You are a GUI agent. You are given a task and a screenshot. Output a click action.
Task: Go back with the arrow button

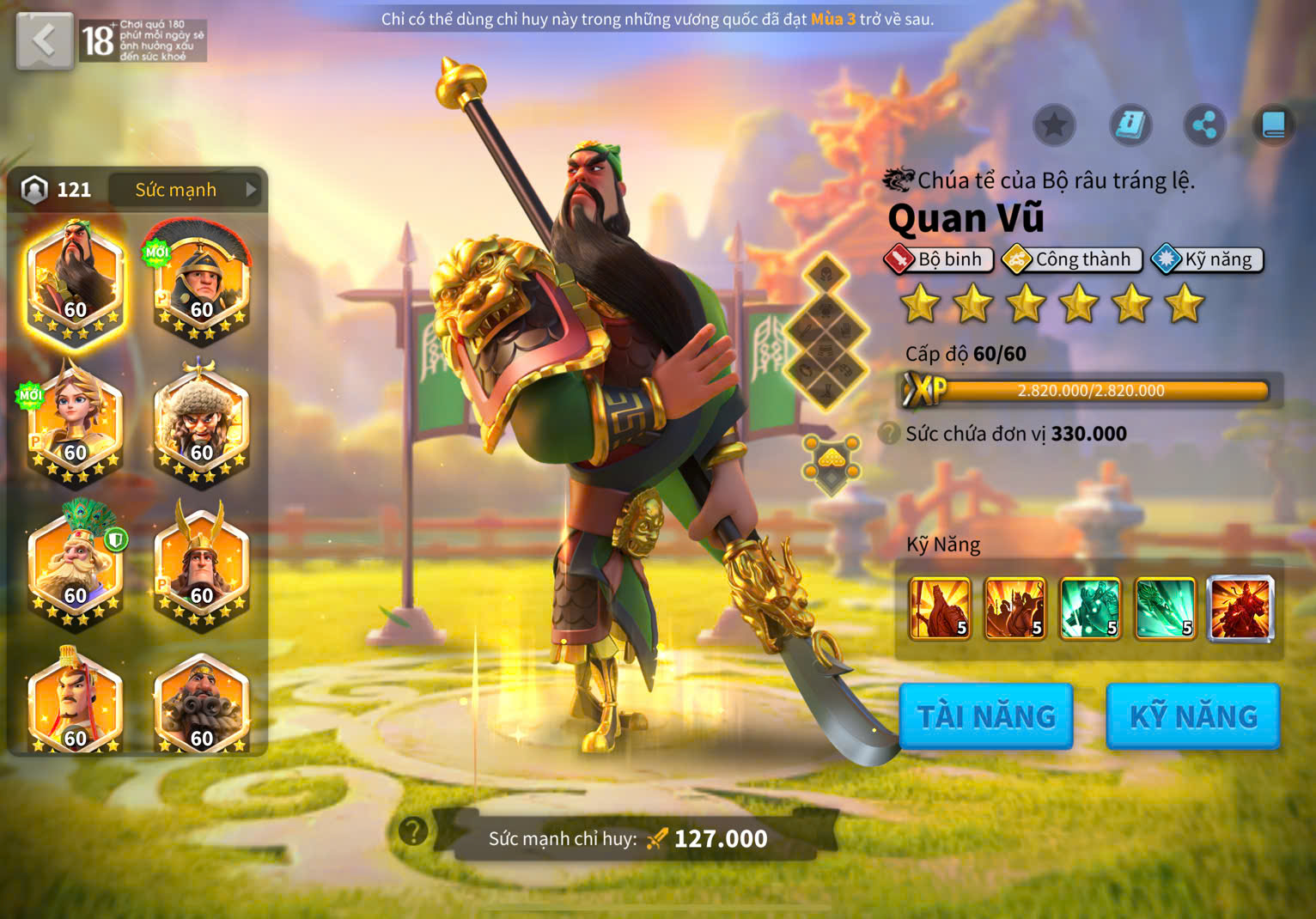(44, 40)
